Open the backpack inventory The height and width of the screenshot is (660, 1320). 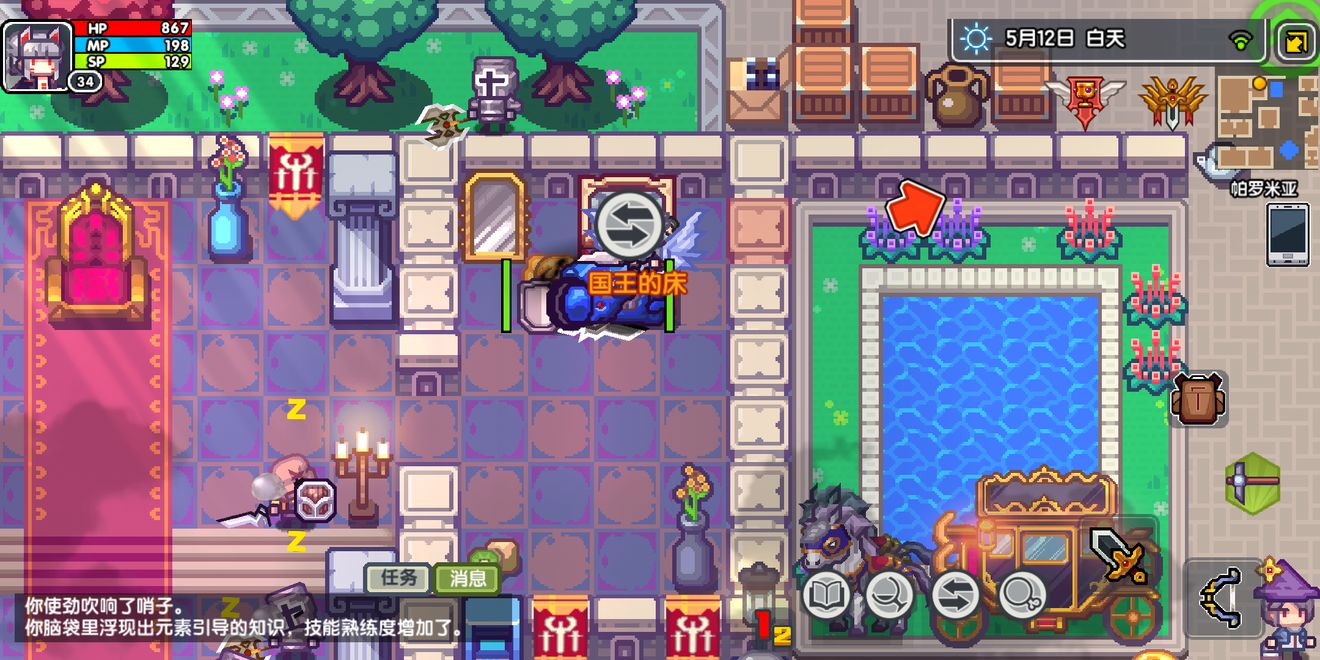point(1197,400)
